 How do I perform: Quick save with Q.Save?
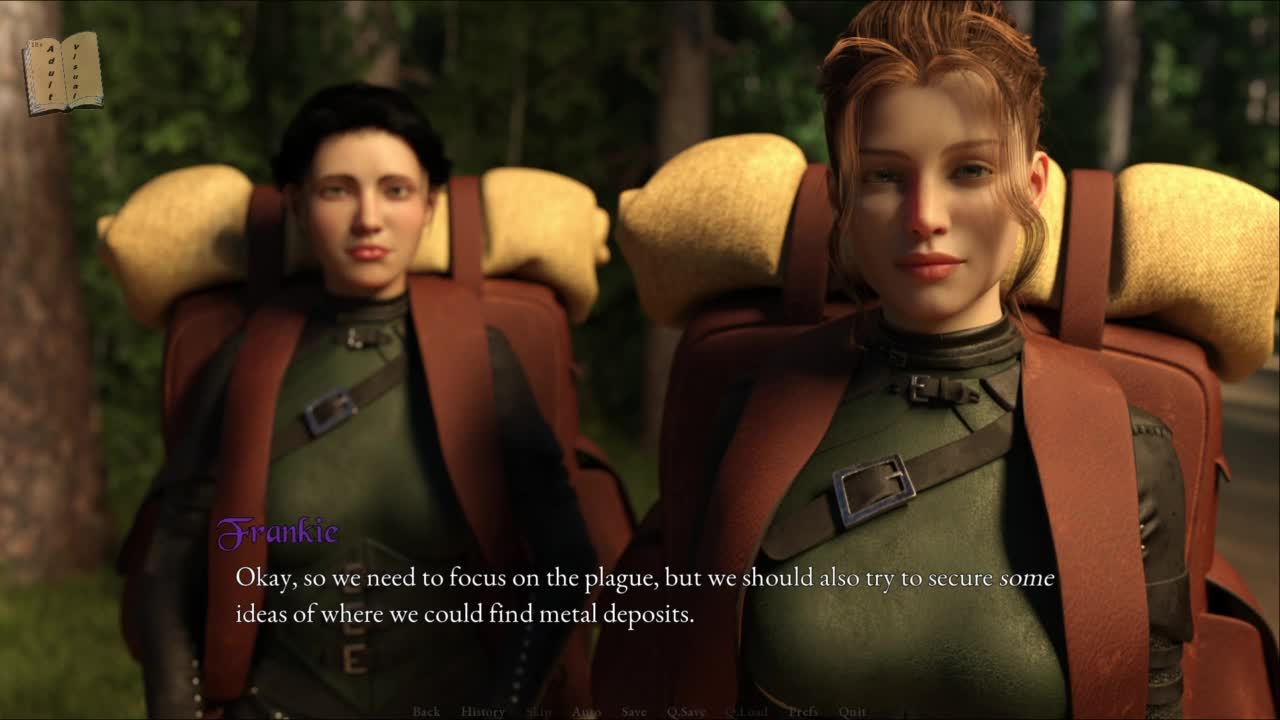686,712
